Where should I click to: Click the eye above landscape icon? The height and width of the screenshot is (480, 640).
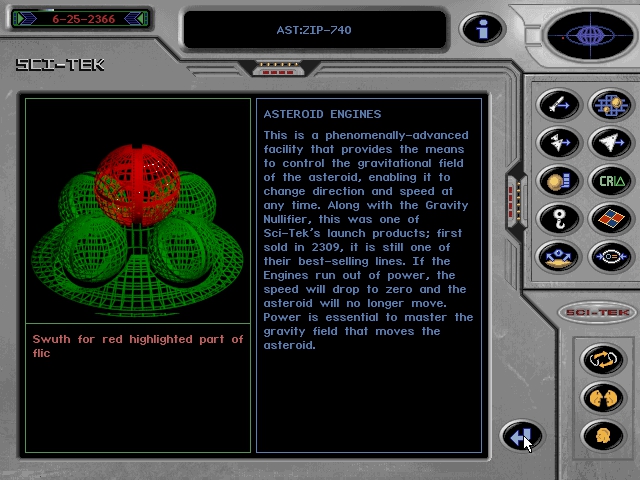pos(558,256)
